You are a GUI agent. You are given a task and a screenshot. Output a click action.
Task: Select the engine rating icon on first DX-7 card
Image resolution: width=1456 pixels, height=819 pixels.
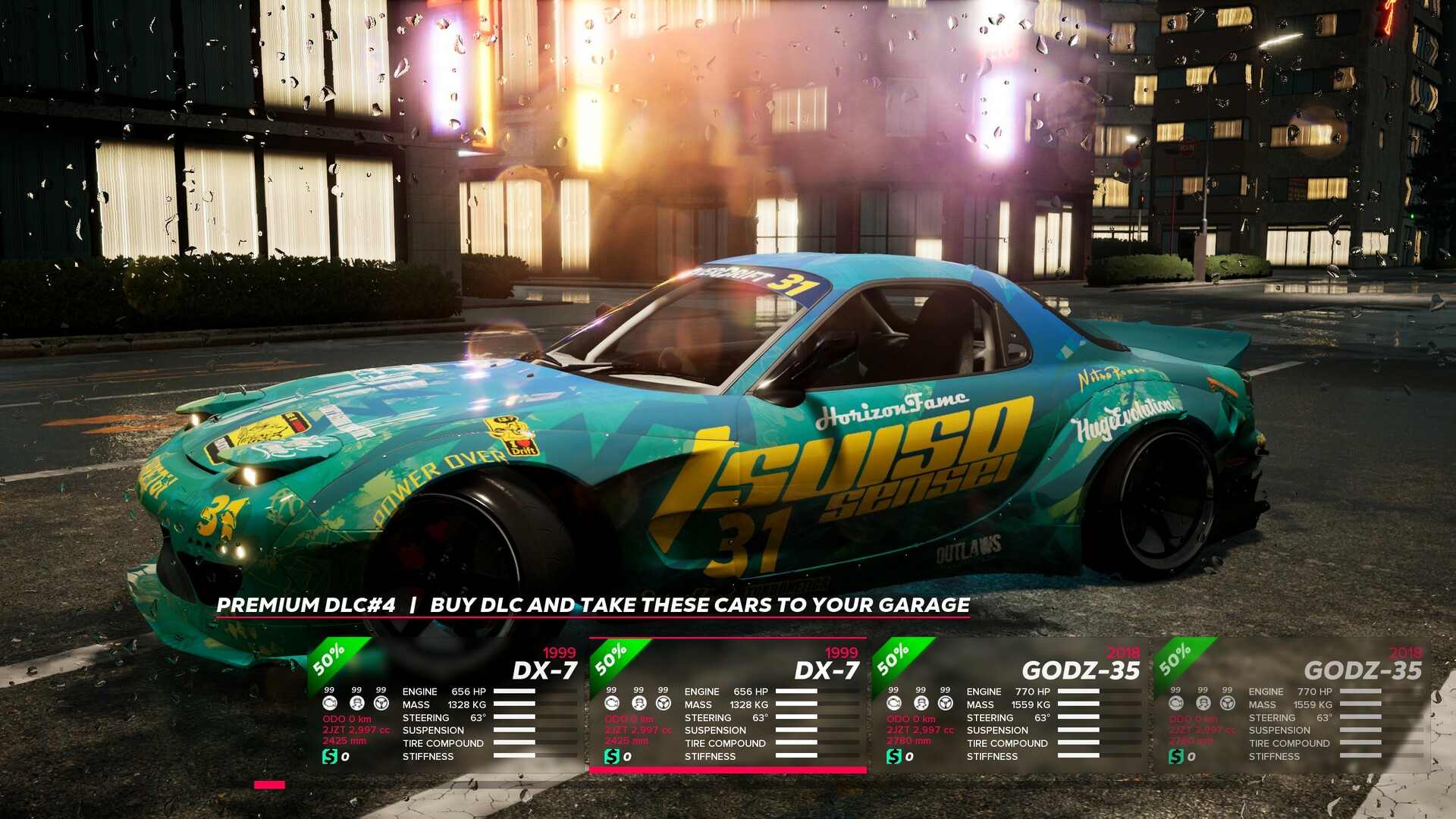tap(329, 704)
